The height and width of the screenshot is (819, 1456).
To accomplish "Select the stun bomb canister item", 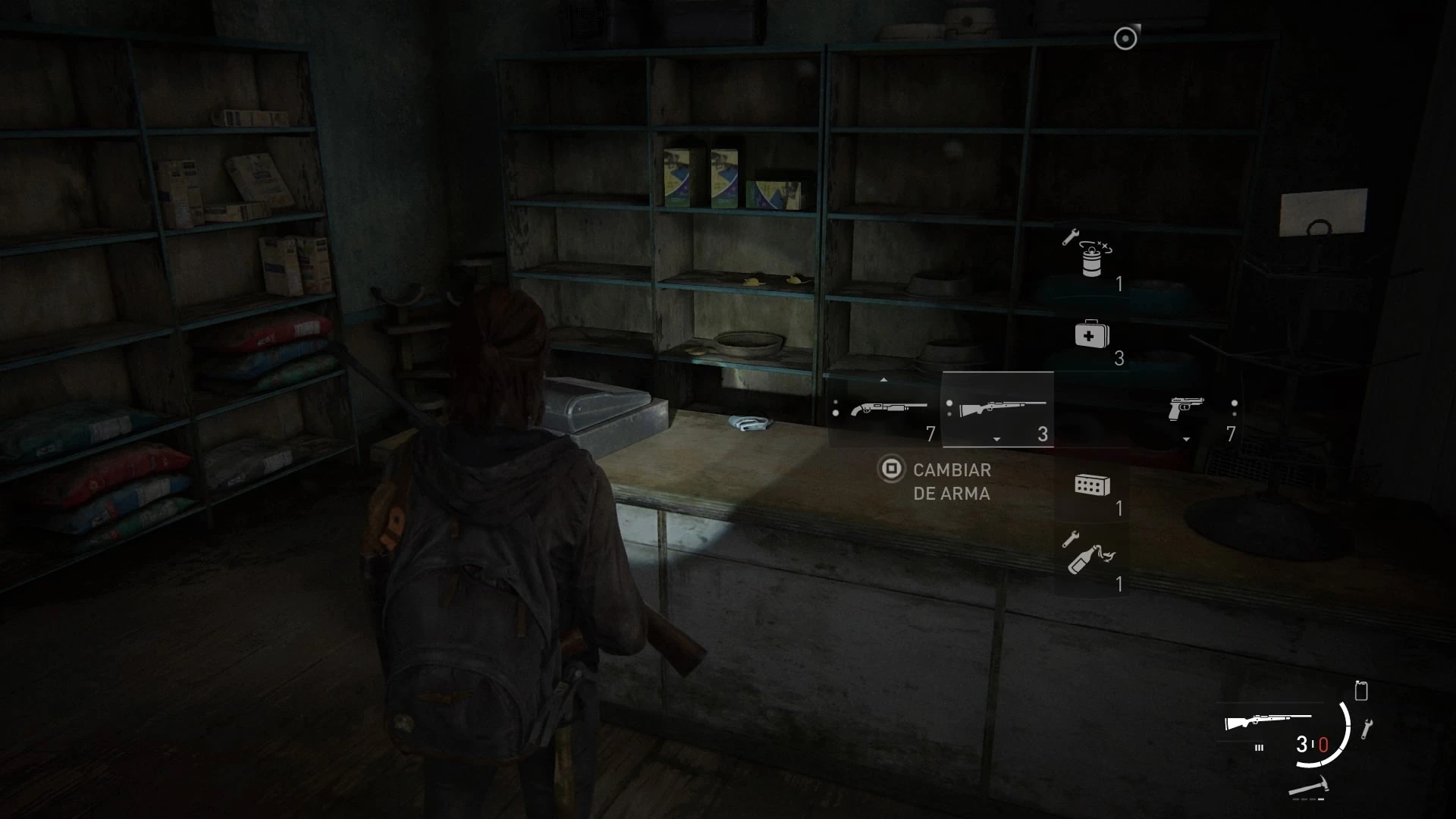I will pos(1090,258).
